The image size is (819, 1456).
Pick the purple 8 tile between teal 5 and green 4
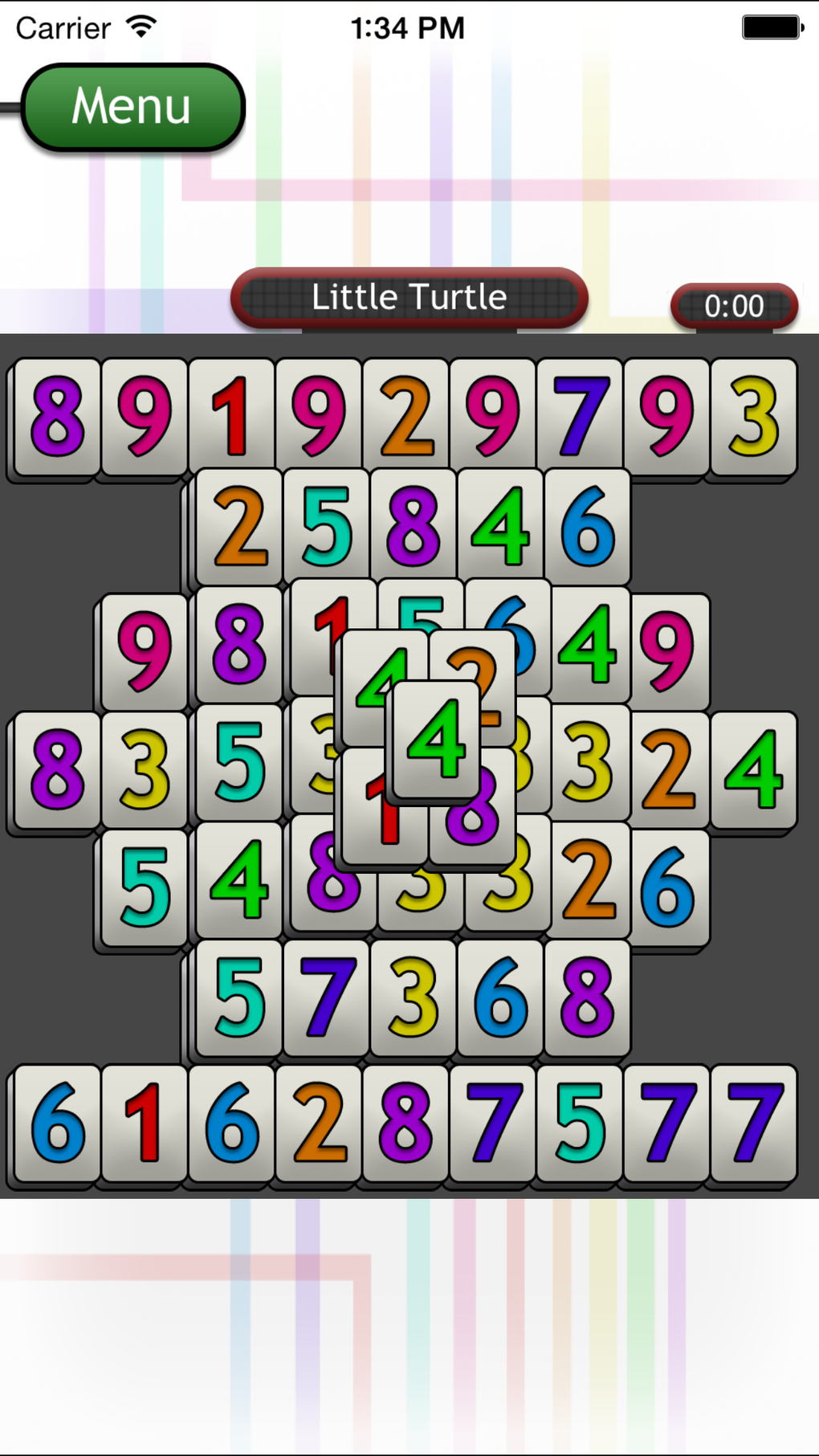[x=413, y=526]
